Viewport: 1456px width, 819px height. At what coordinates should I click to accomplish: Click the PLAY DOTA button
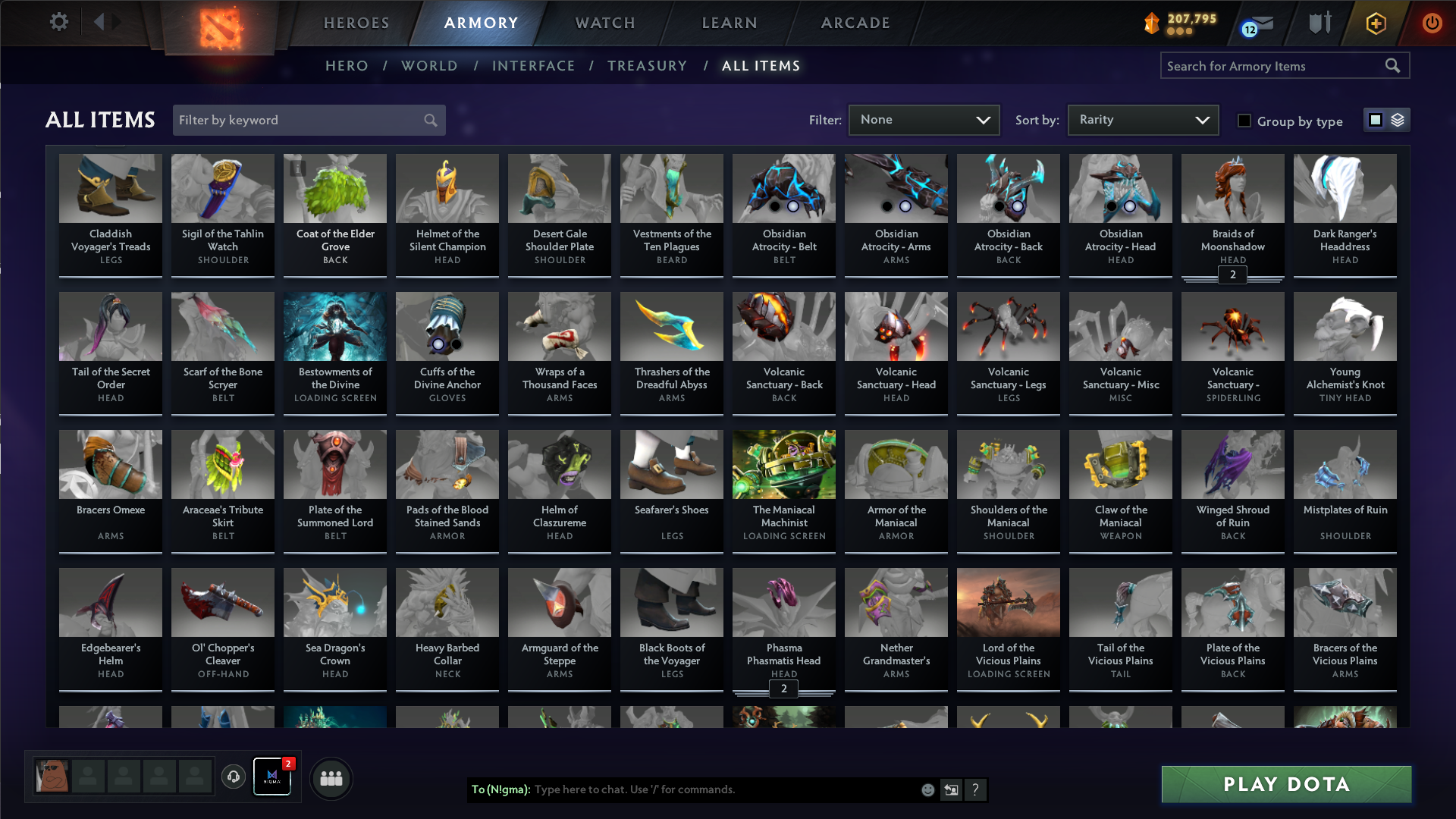[x=1285, y=784]
